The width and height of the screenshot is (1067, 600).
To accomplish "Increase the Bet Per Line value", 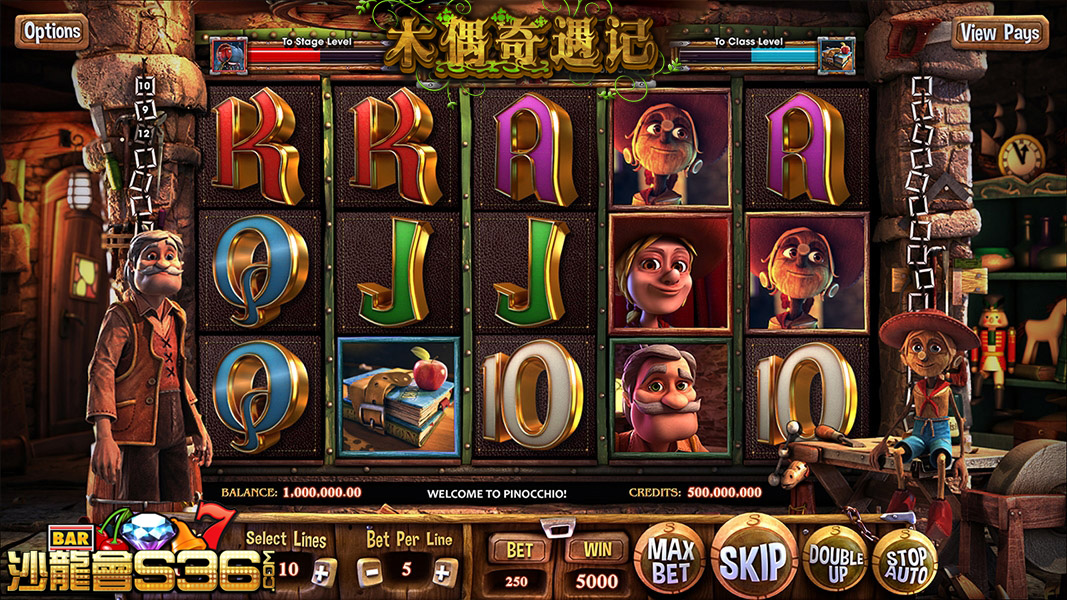I will pyautogui.click(x=444, y=571).
